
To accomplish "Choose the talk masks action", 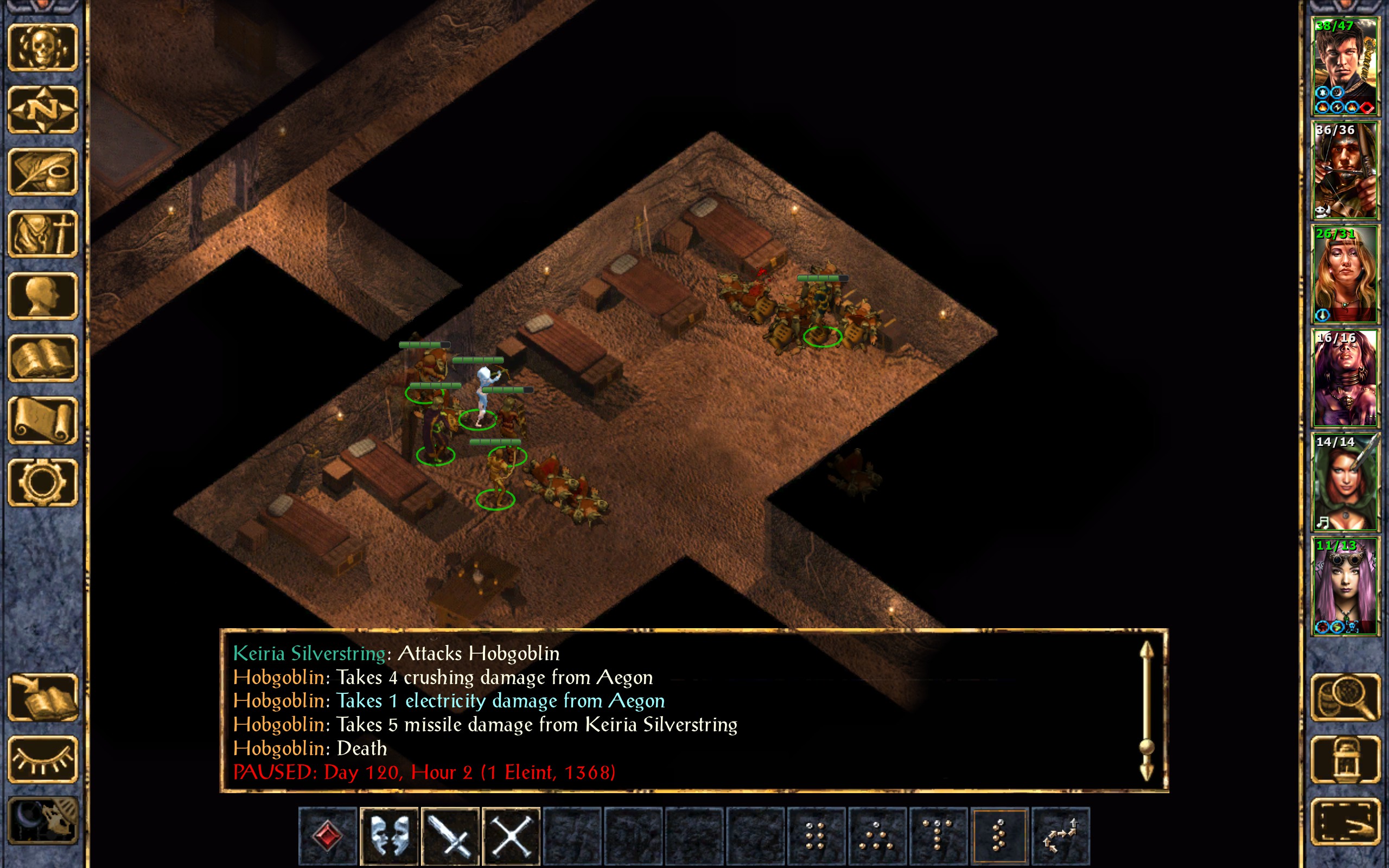I will coord(388,835).
